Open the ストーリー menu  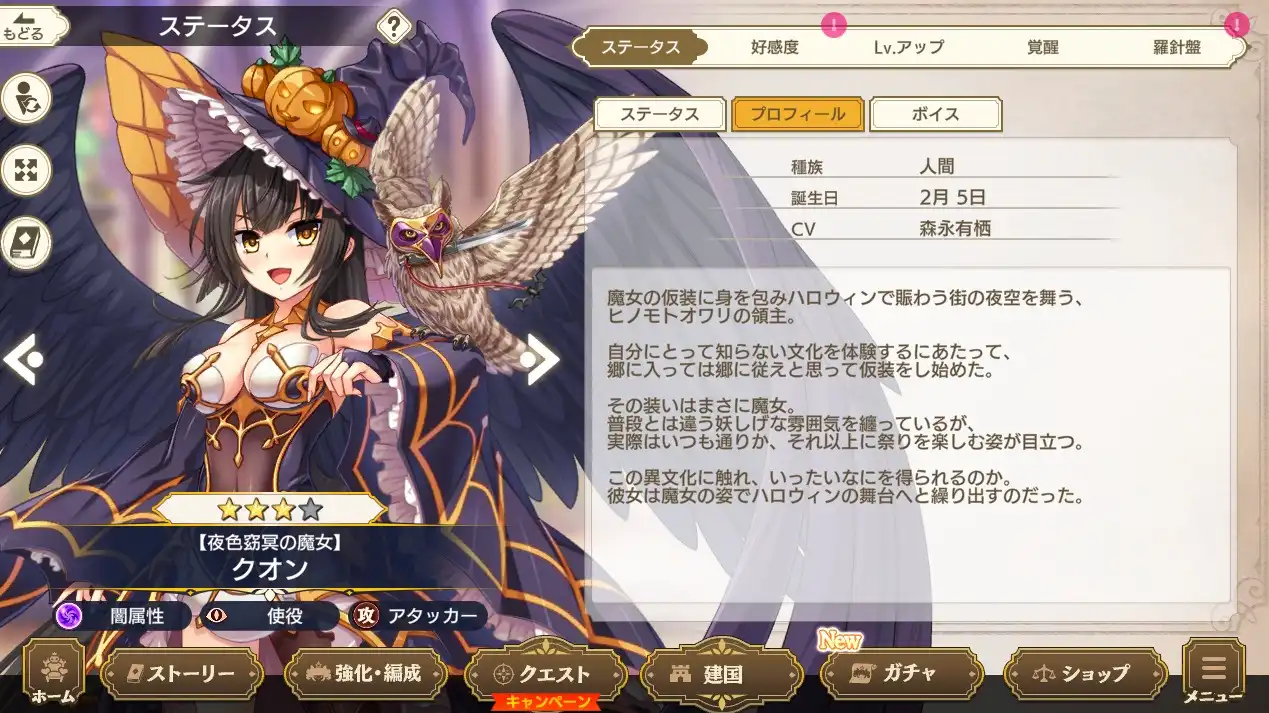tap(182, 674)
